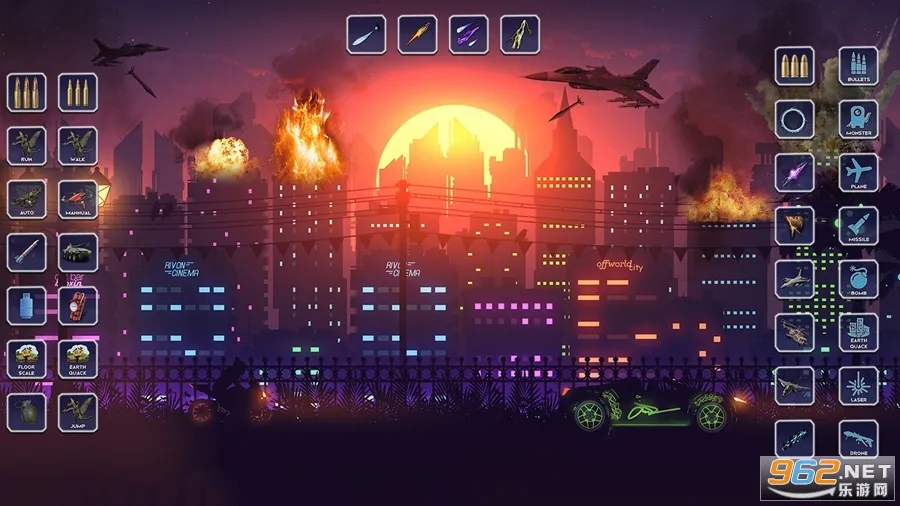Select the hand grenade weapon
The image size is (900, 506).
pyautogui.click(x=27, y=412)
